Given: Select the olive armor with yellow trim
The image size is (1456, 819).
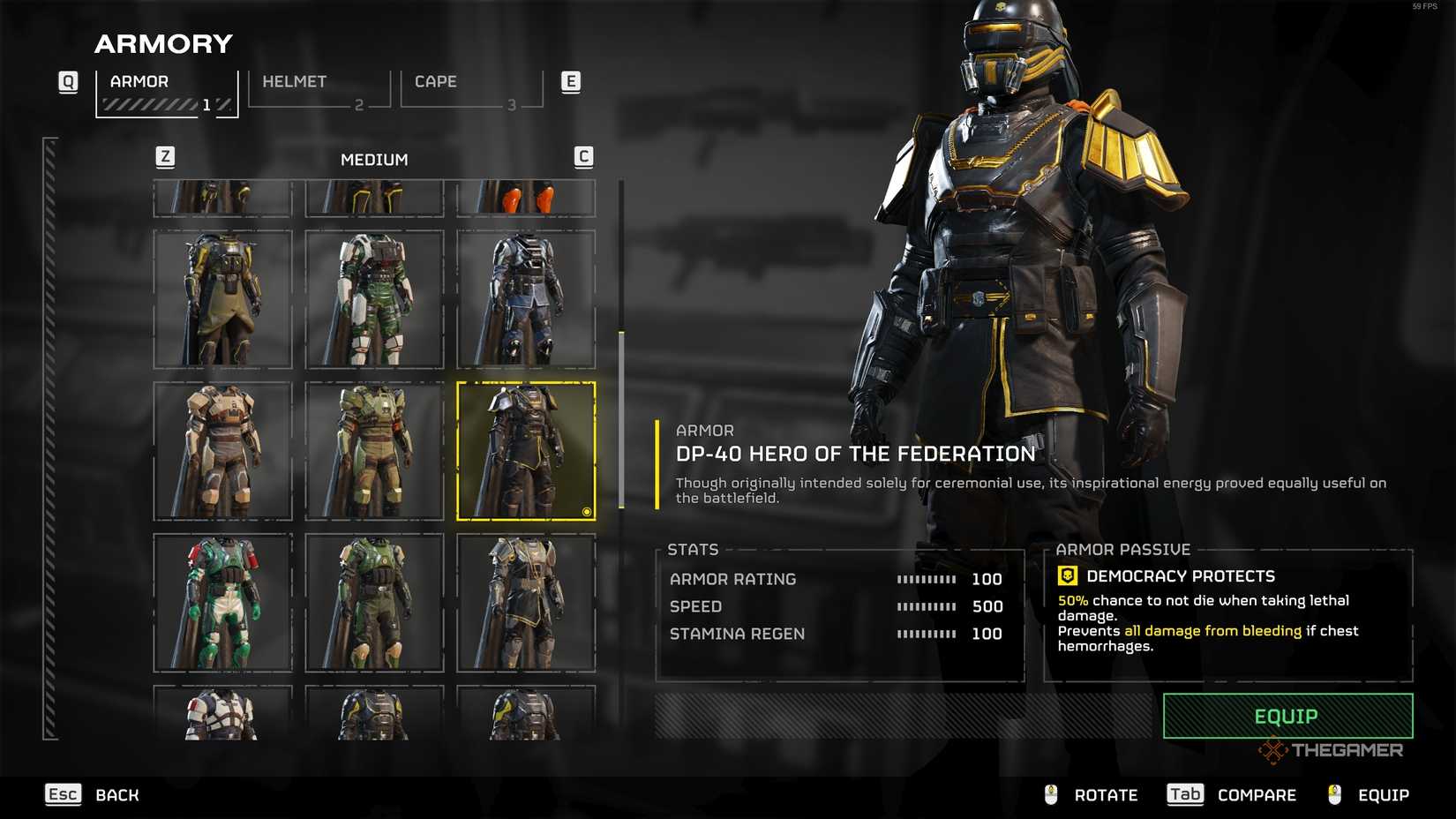Looking at the screenshot, I should point(222,299).
